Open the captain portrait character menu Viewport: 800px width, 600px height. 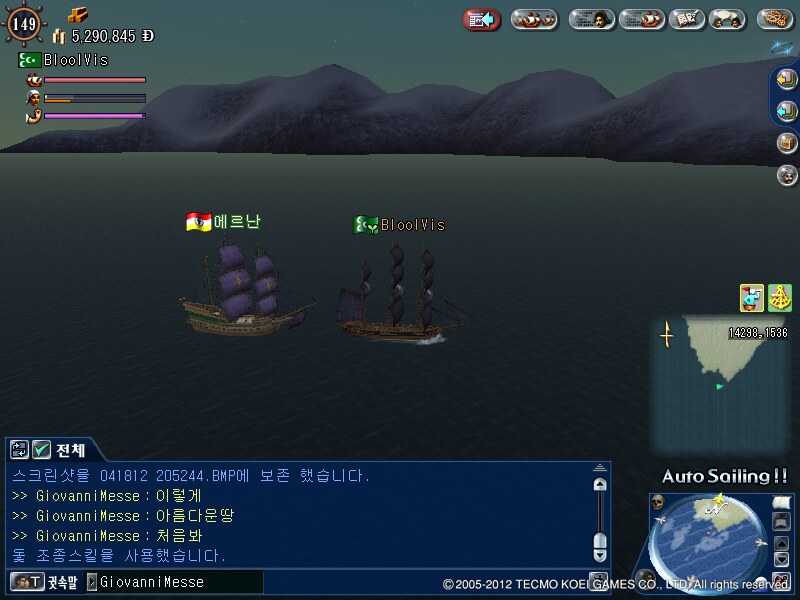(x=592, y=19)
